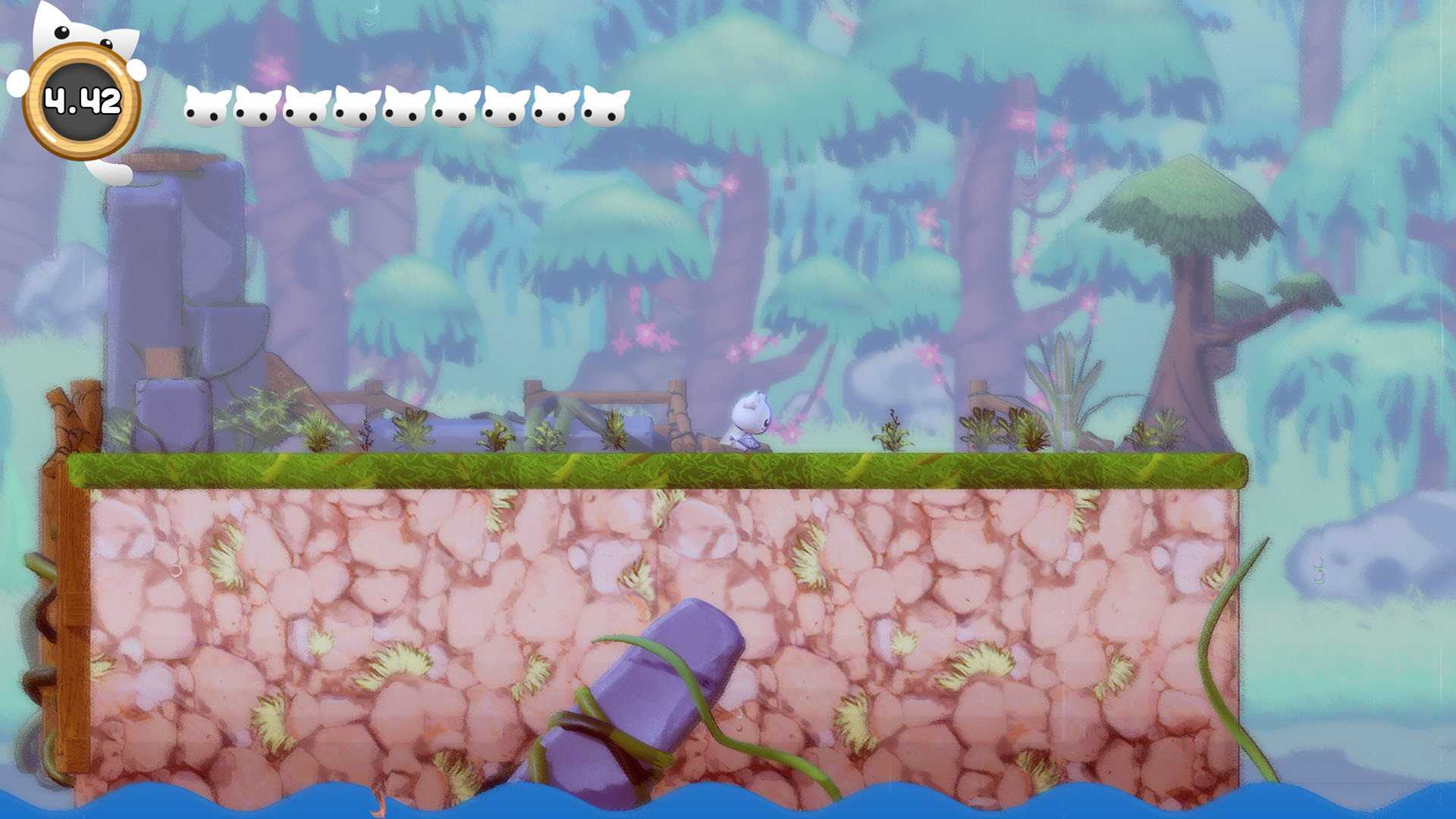Select the sixth cat face in the HUD row

(453, 108)
